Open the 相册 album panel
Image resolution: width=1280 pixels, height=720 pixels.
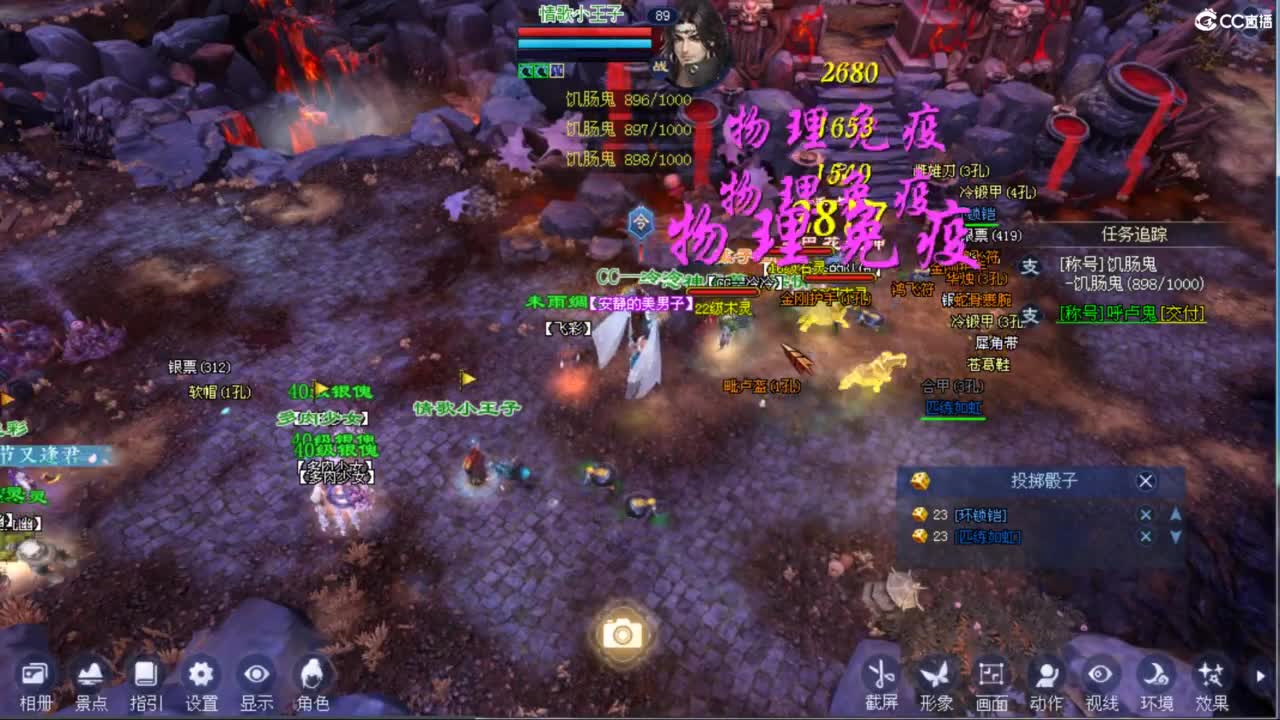tap(33, 675)
